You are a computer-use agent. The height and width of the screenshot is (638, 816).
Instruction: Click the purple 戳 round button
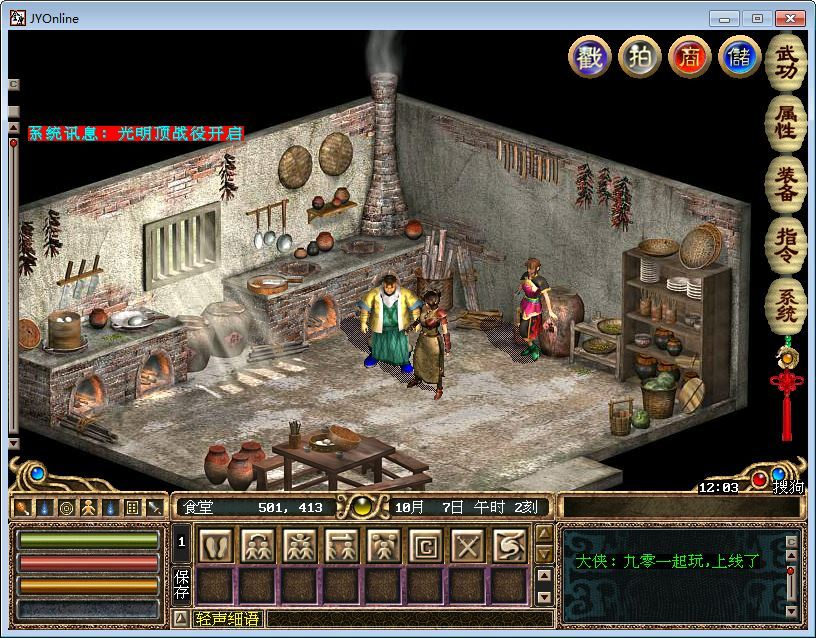(589, 56)
